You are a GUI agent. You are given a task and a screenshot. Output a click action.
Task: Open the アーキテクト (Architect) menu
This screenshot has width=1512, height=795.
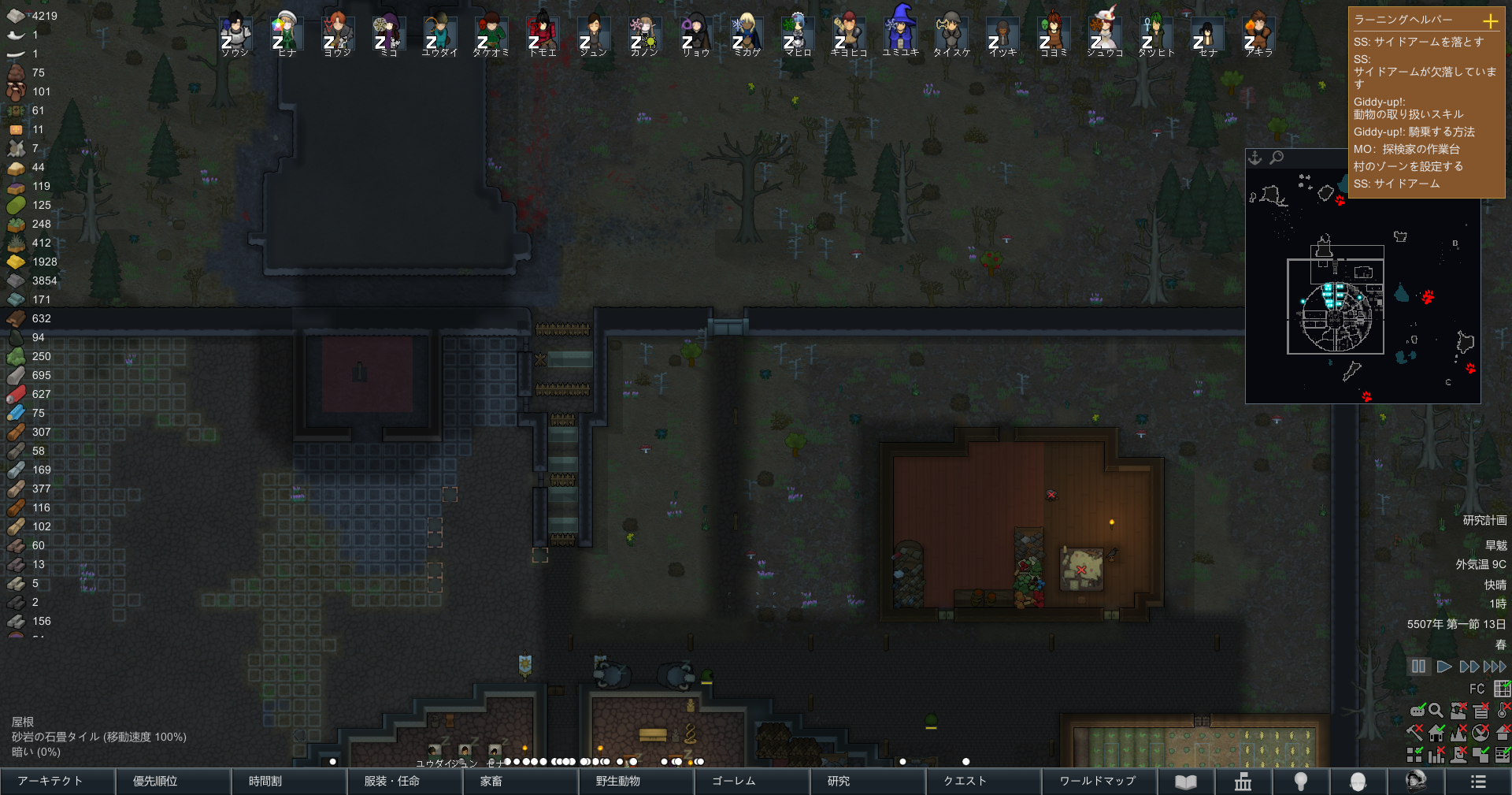click(x=57, y=781)
